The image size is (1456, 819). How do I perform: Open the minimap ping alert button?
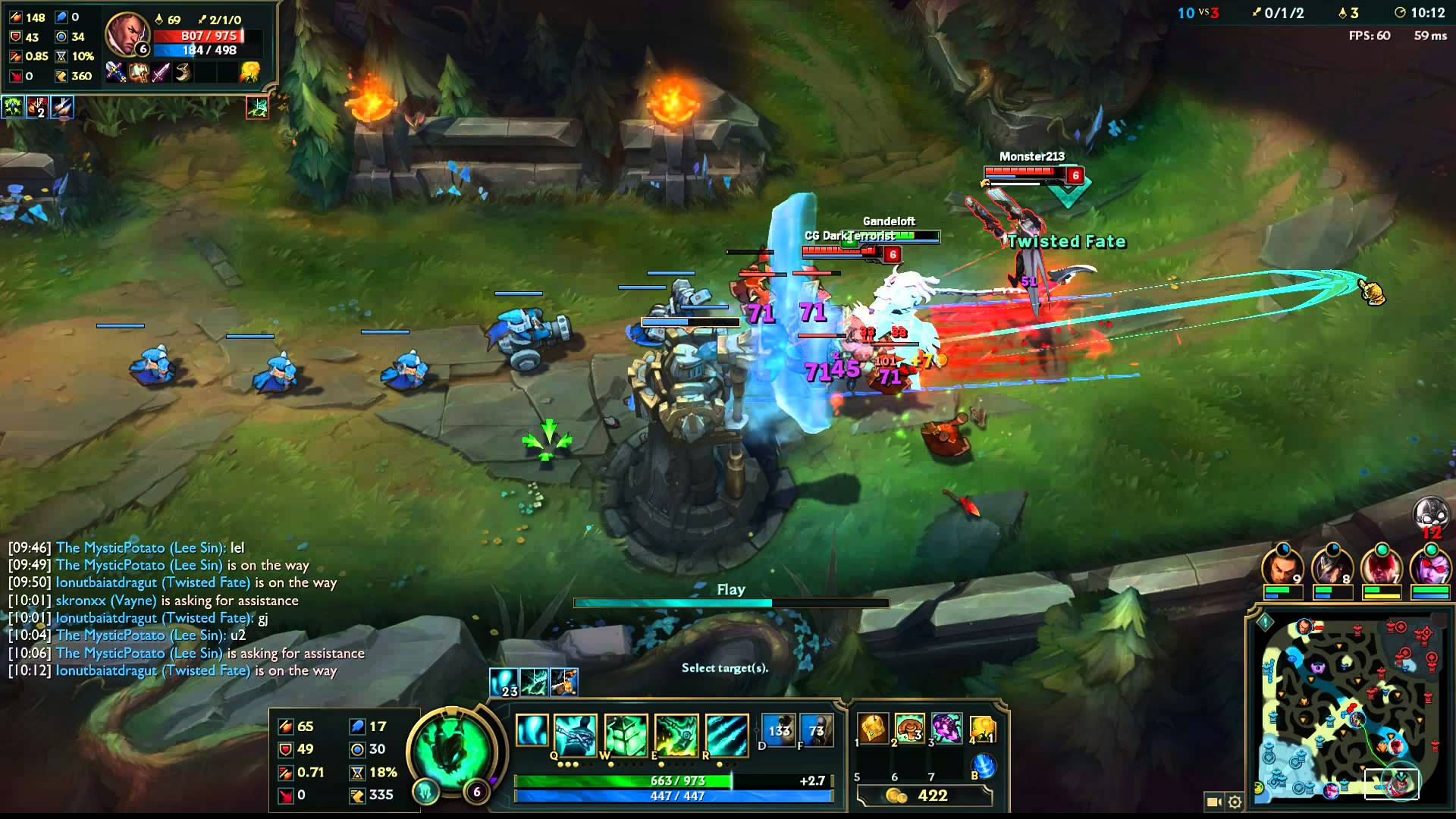[1265, 623]
